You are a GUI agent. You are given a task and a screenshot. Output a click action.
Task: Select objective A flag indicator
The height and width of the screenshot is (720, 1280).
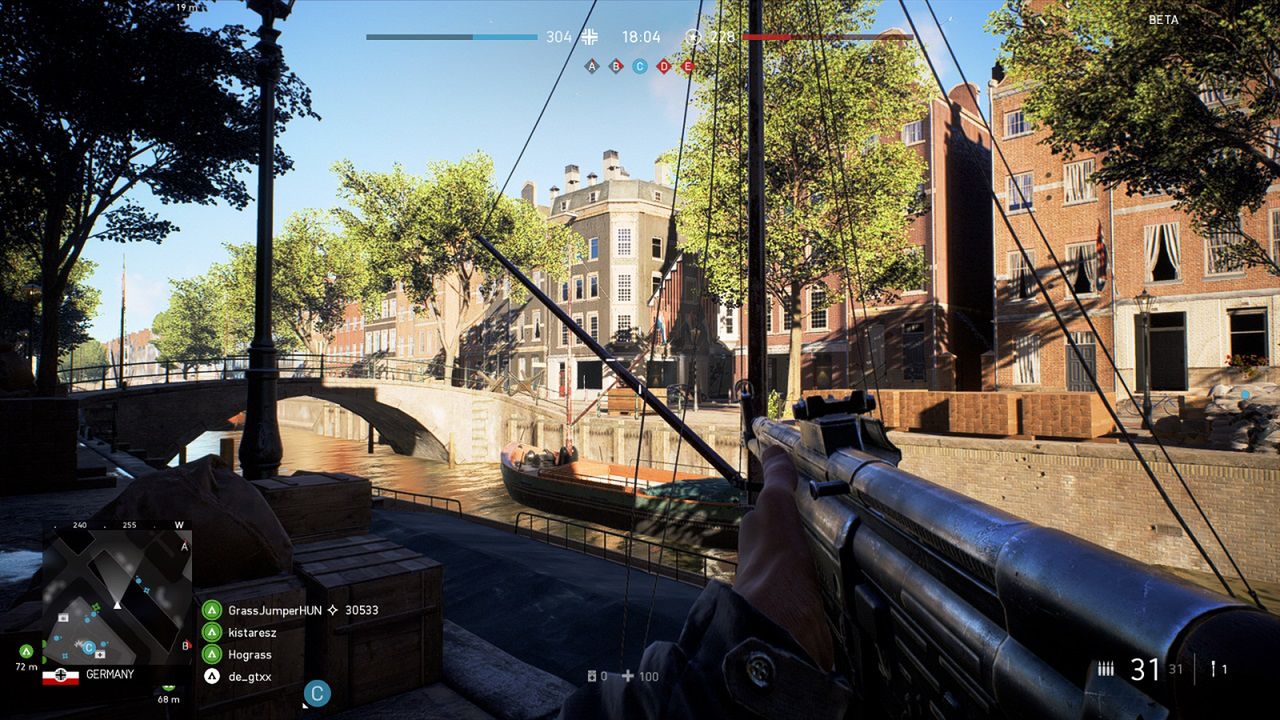592,66
